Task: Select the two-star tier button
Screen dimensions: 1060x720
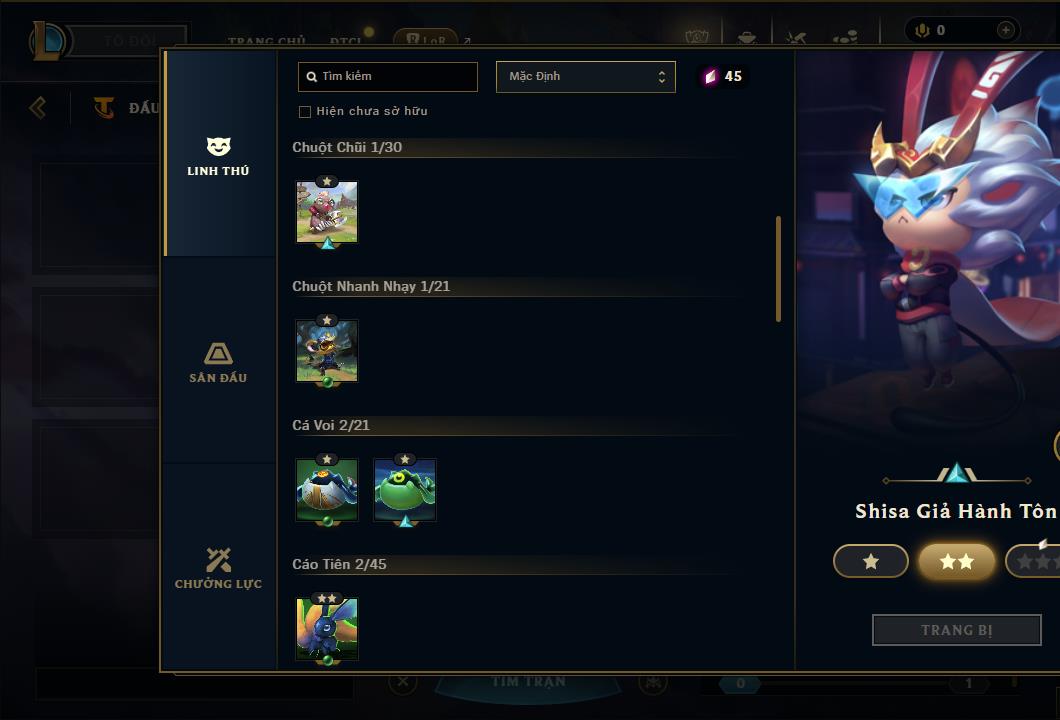Action: click(x=957, y=562)
